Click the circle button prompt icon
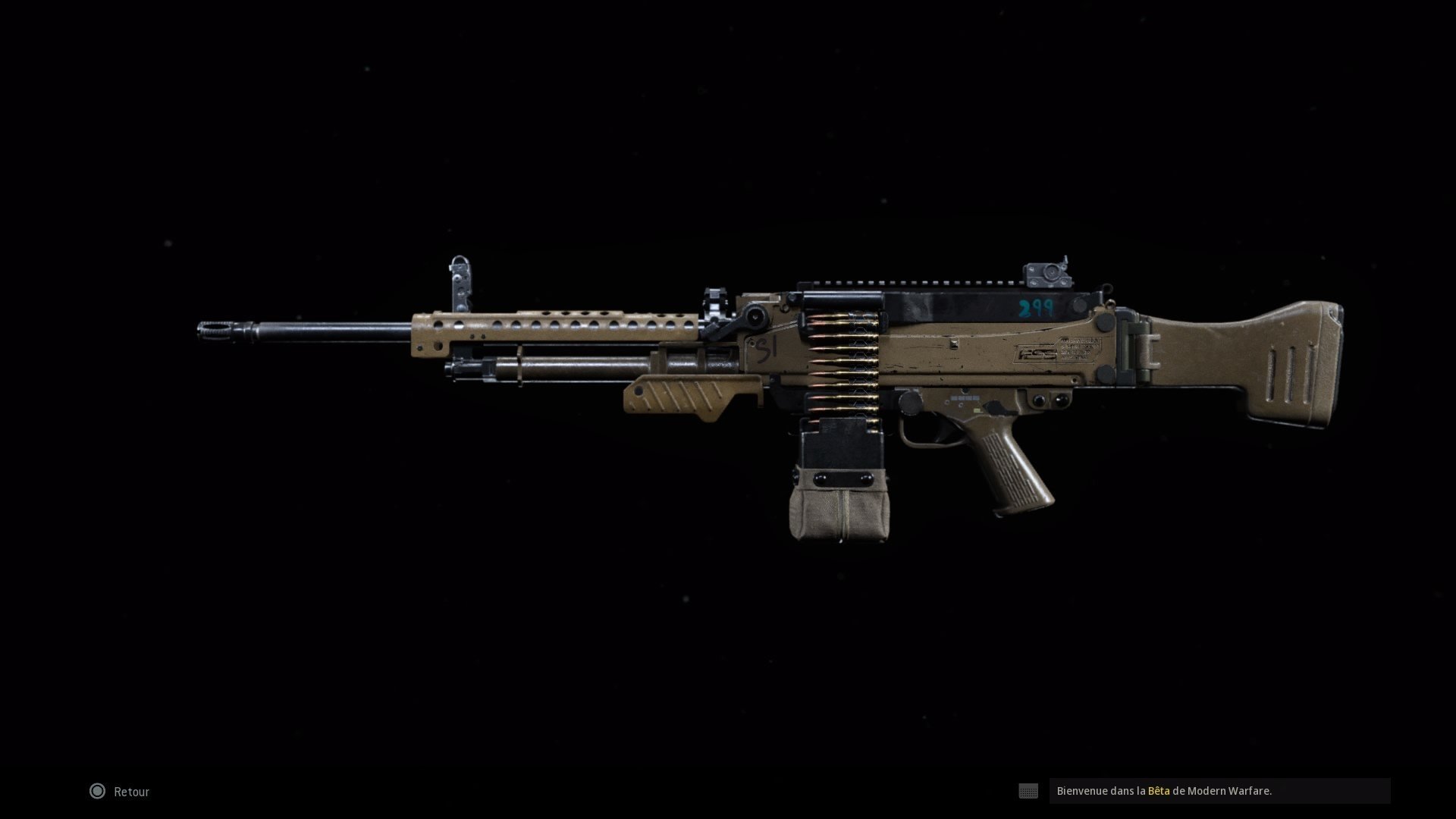1456x819 pixels. pyautogui.click(x=97, y=791)
